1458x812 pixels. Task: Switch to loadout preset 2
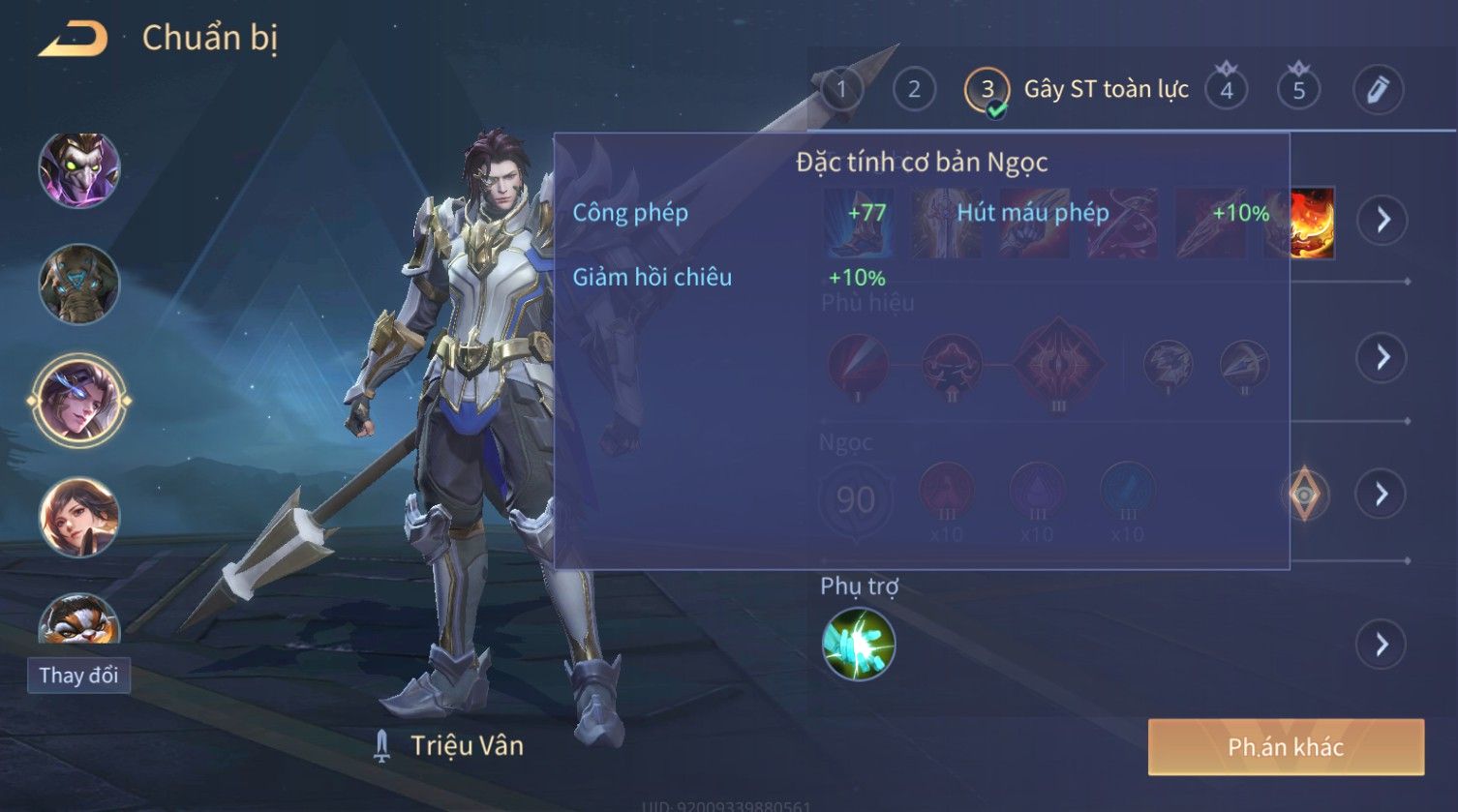pyautogui.click(x=914, y=90)
